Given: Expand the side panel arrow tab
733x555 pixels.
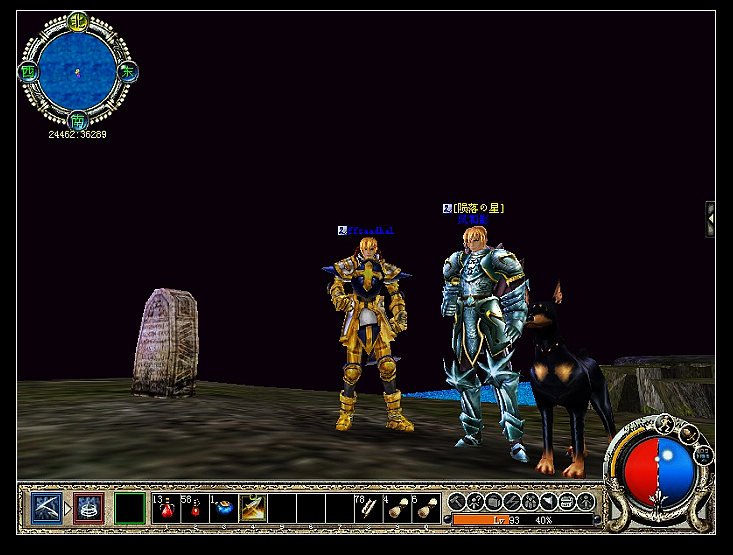Looking at the screenshot, I should pos(710,218).
